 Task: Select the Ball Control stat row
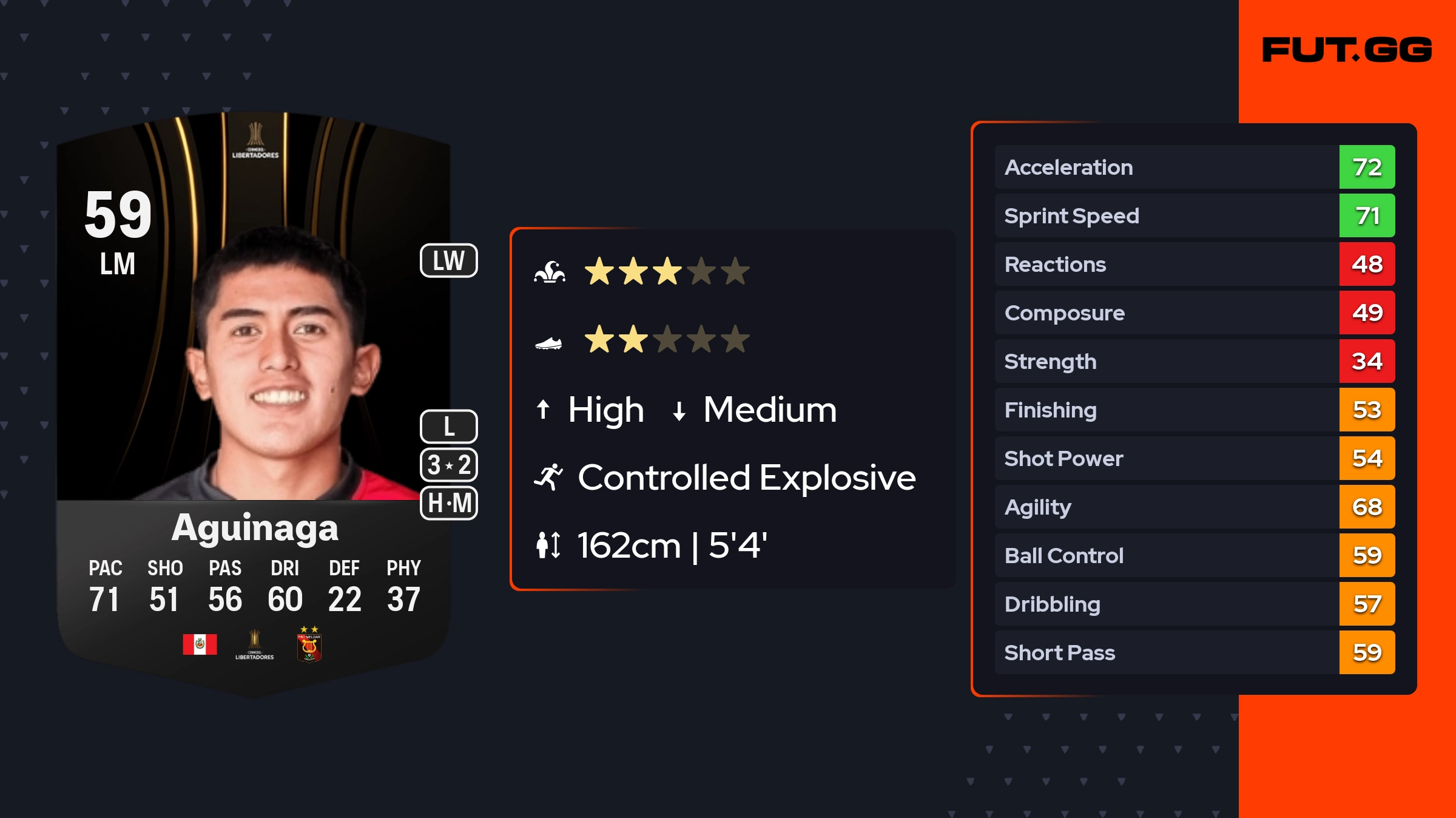click(x=1194, y=555)
